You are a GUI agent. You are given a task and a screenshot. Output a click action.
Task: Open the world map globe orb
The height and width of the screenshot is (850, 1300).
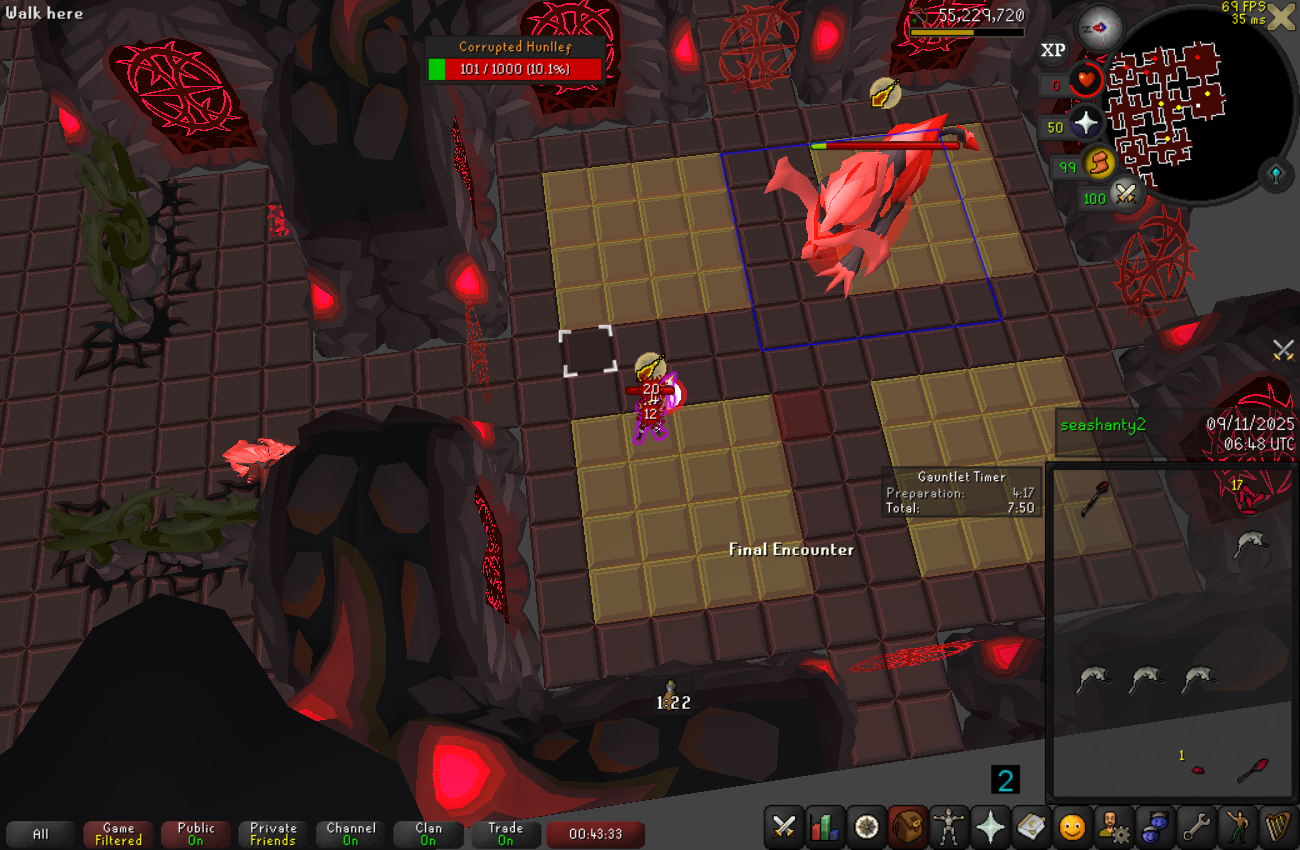[x=1277, y=176]
